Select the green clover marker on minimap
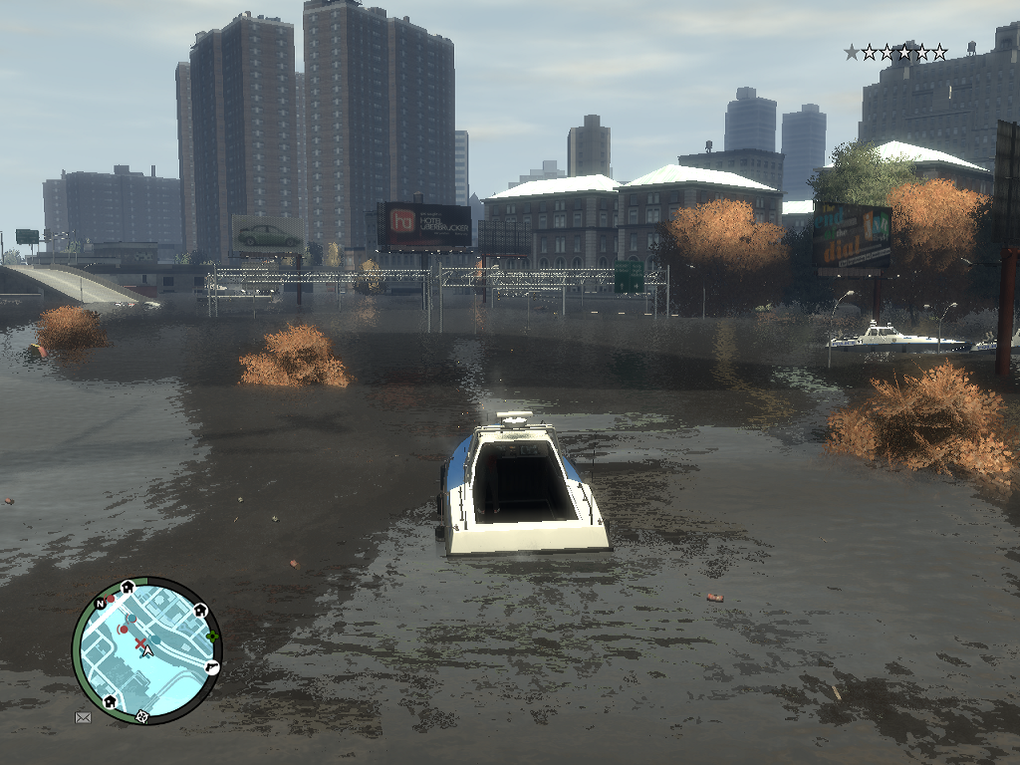The image size is (1020, 765). point(212,636)
